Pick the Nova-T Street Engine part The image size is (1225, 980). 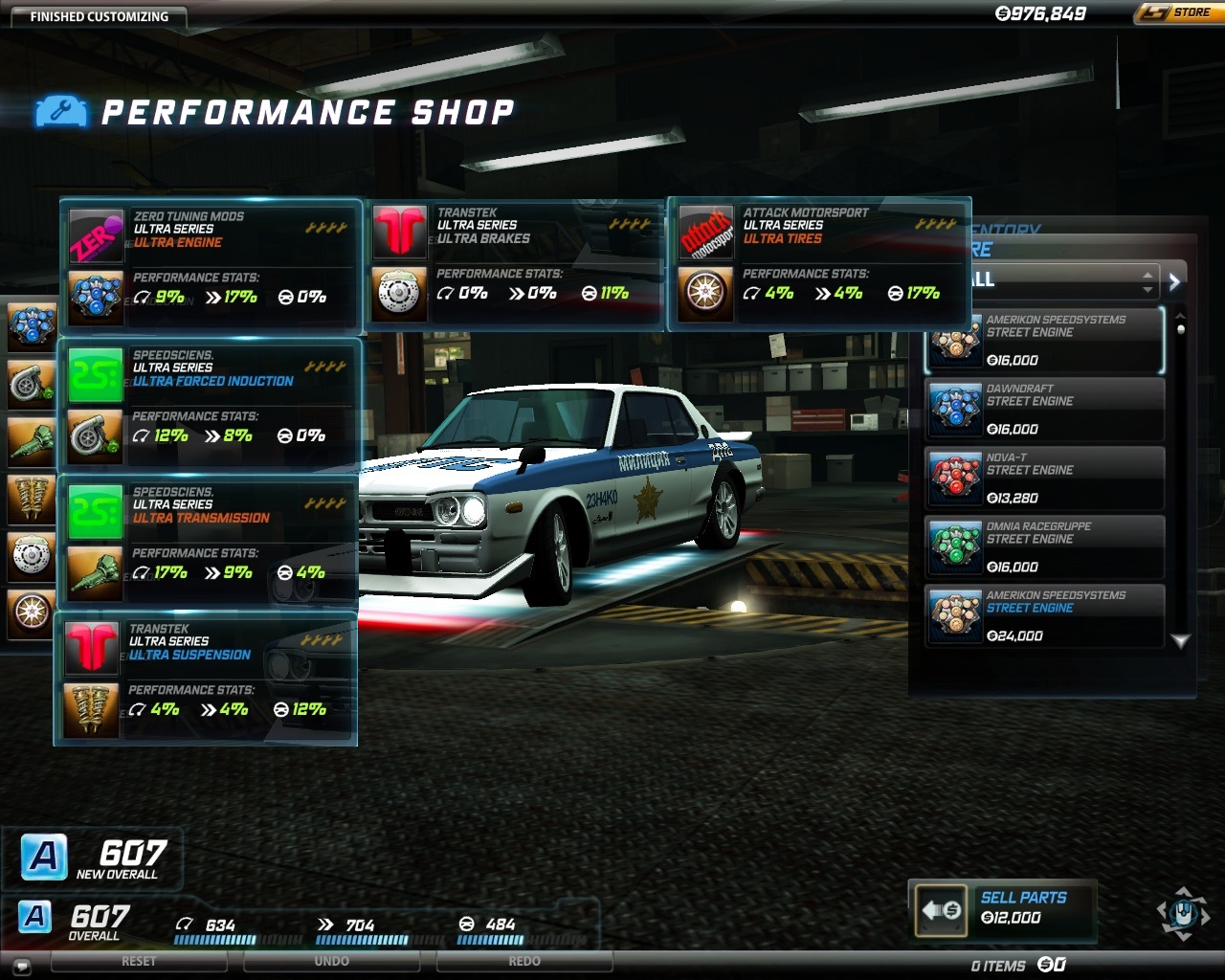coord(1045,478)
